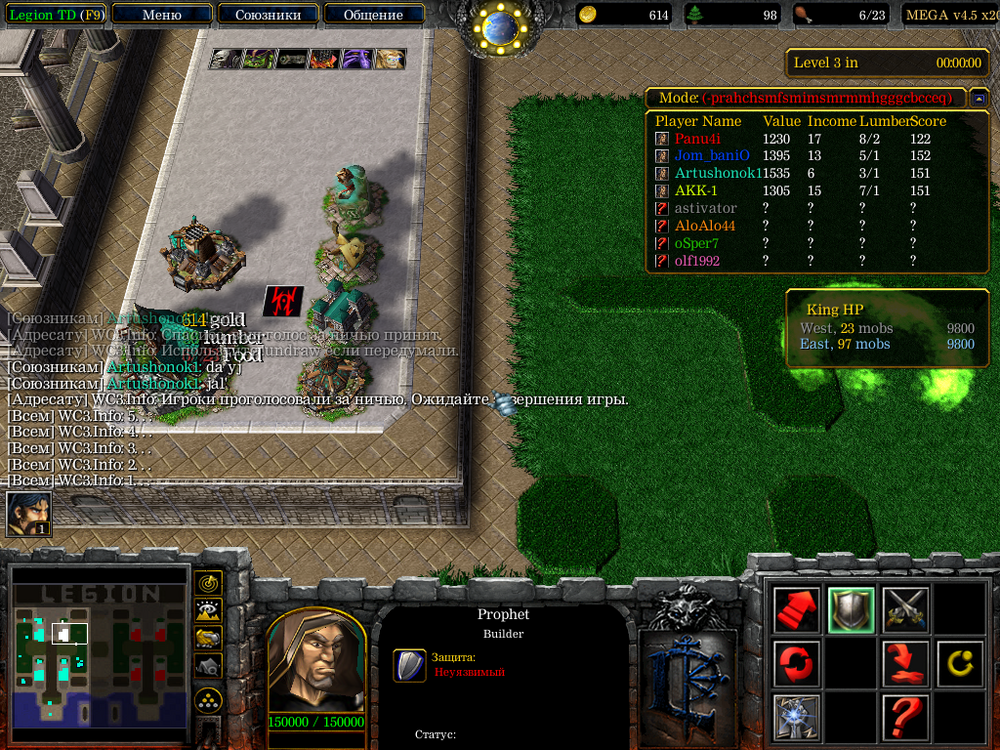The height and width of the screenshot is (750, 1000).
Task: Select the hero icon beside the chat
Action: 29,515
